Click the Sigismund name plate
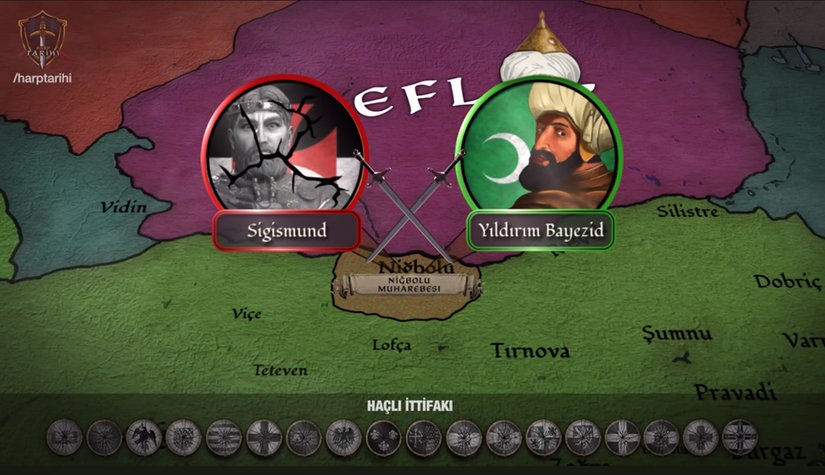The height and width of the screenshot is (475, 825). tap(287, 232)
